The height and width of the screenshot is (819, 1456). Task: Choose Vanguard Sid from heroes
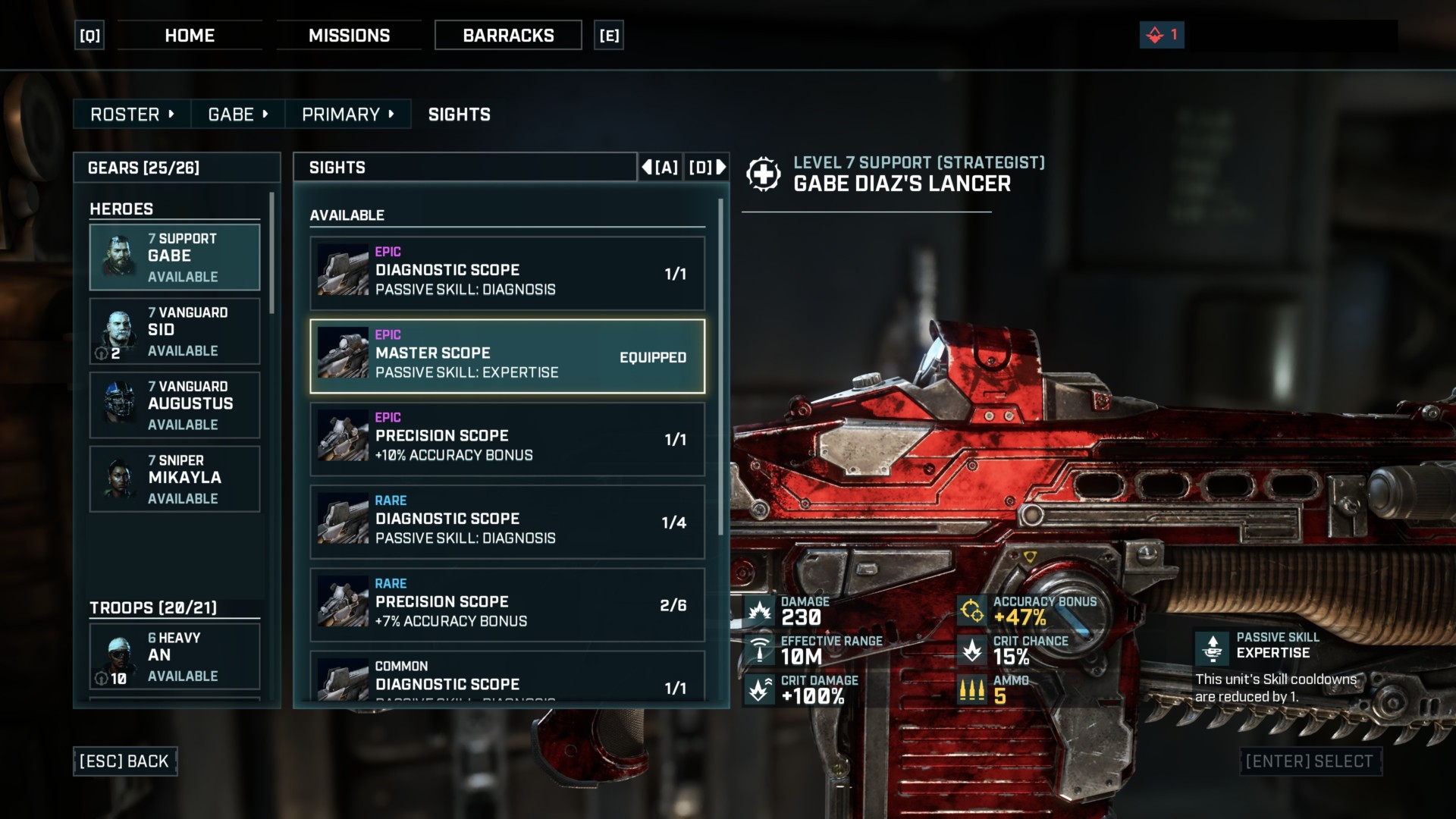tap(174, 331)
